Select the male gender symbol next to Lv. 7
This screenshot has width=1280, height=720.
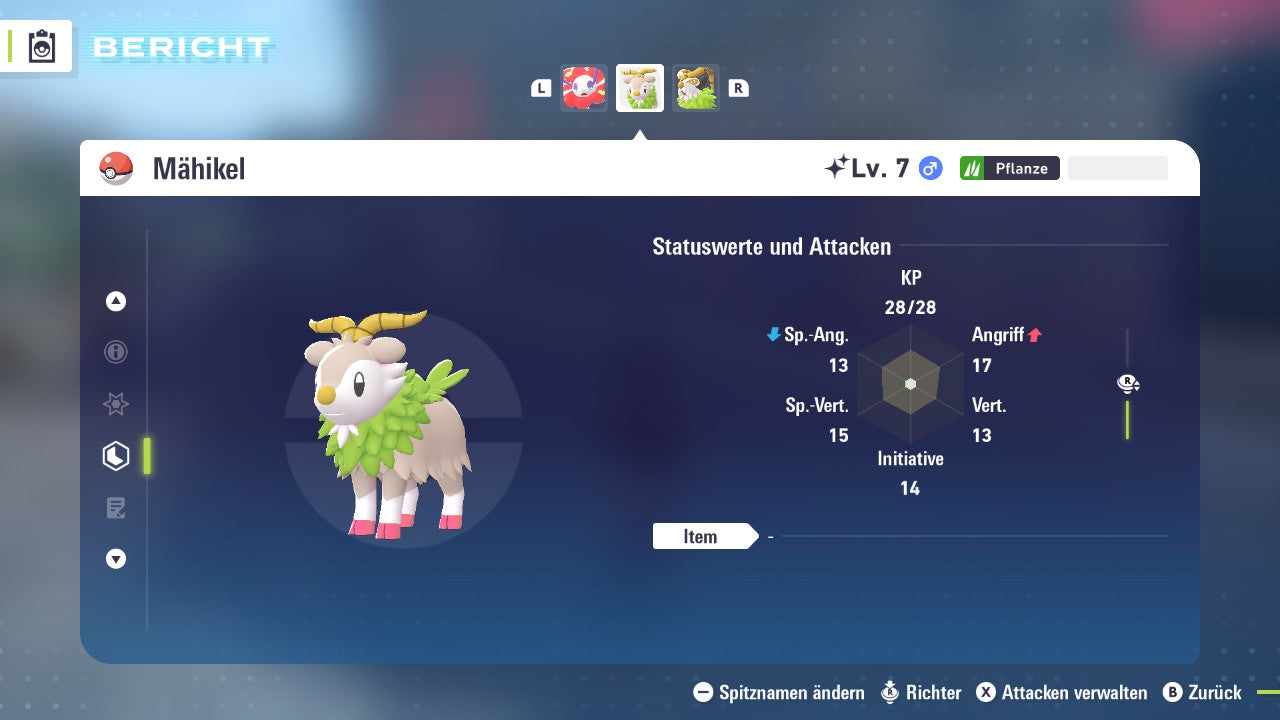pos(930,168)
